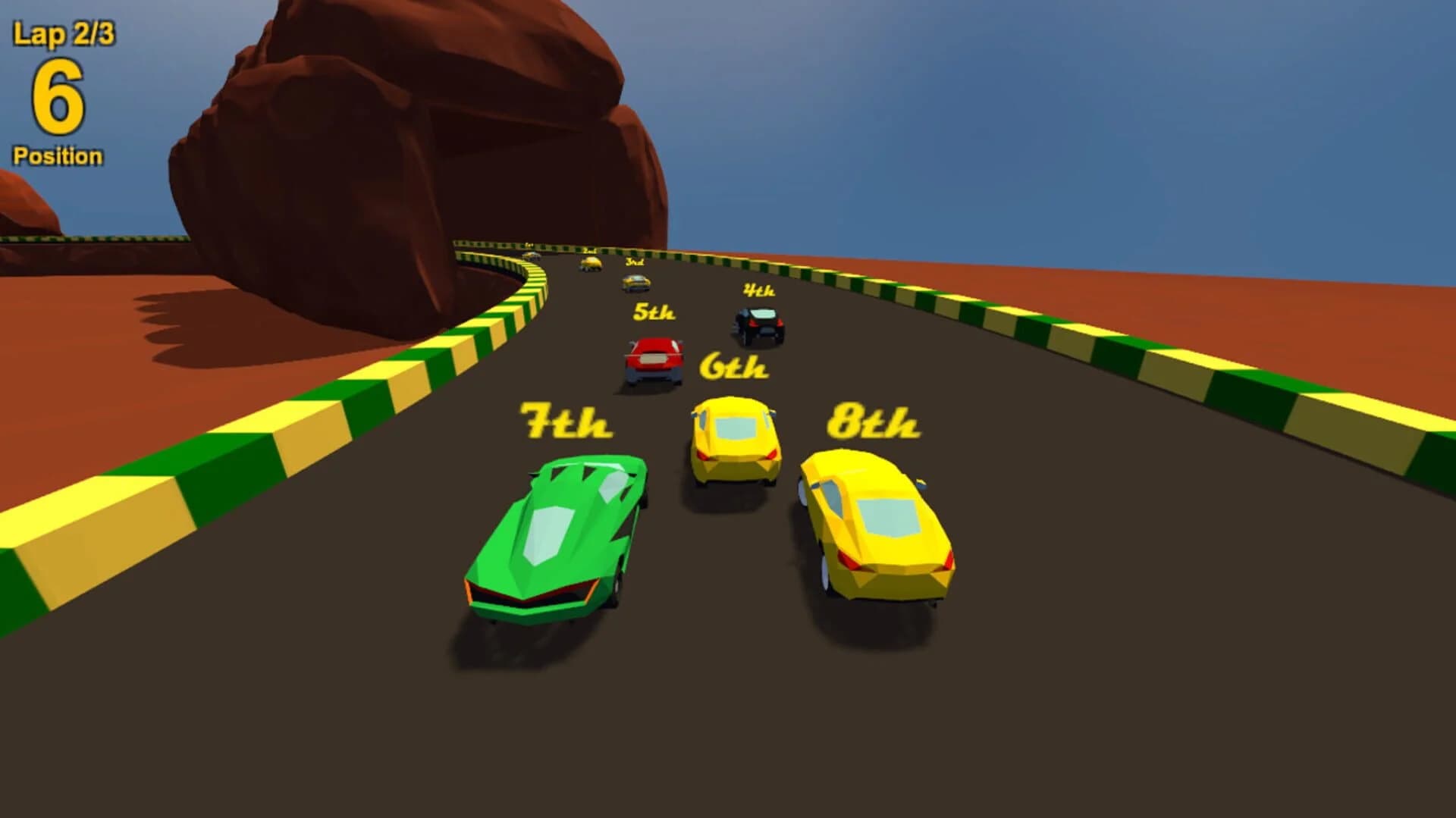
Task: Toggle the Position label in the HUD
Action: (57, 154)
